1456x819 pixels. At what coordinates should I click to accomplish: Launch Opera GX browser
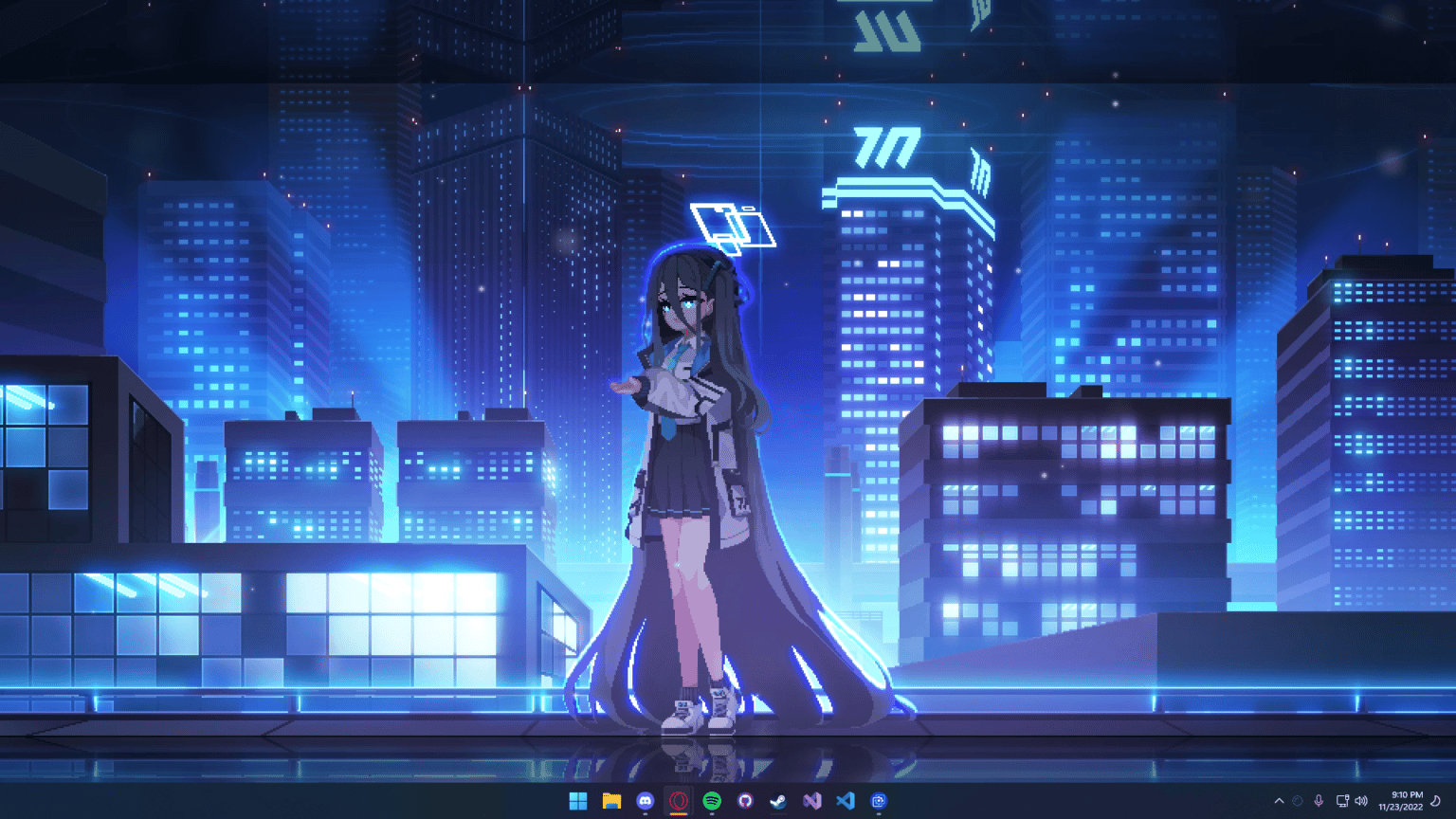tap(679, 801)
